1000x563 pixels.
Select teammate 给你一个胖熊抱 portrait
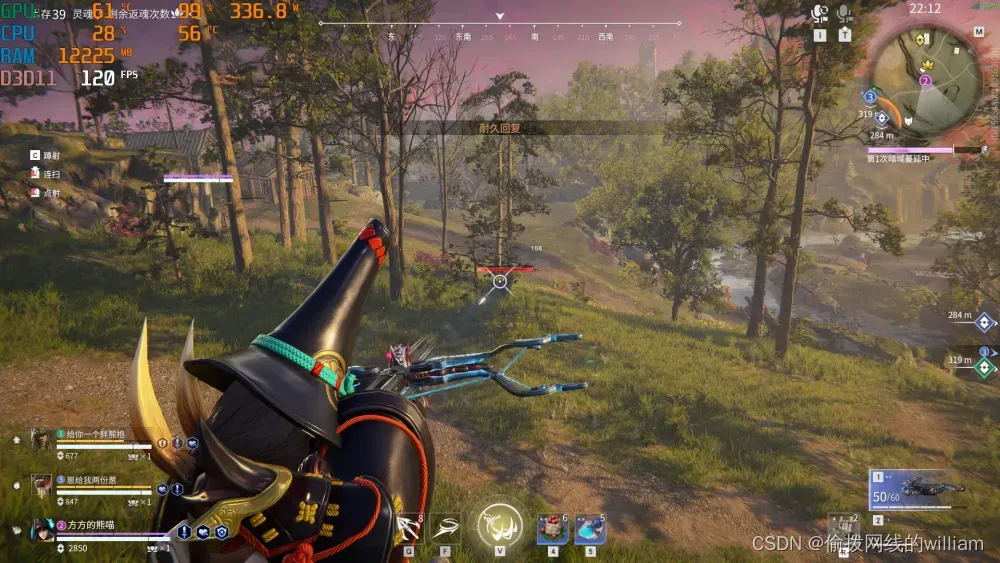click(x=41, y=439)
